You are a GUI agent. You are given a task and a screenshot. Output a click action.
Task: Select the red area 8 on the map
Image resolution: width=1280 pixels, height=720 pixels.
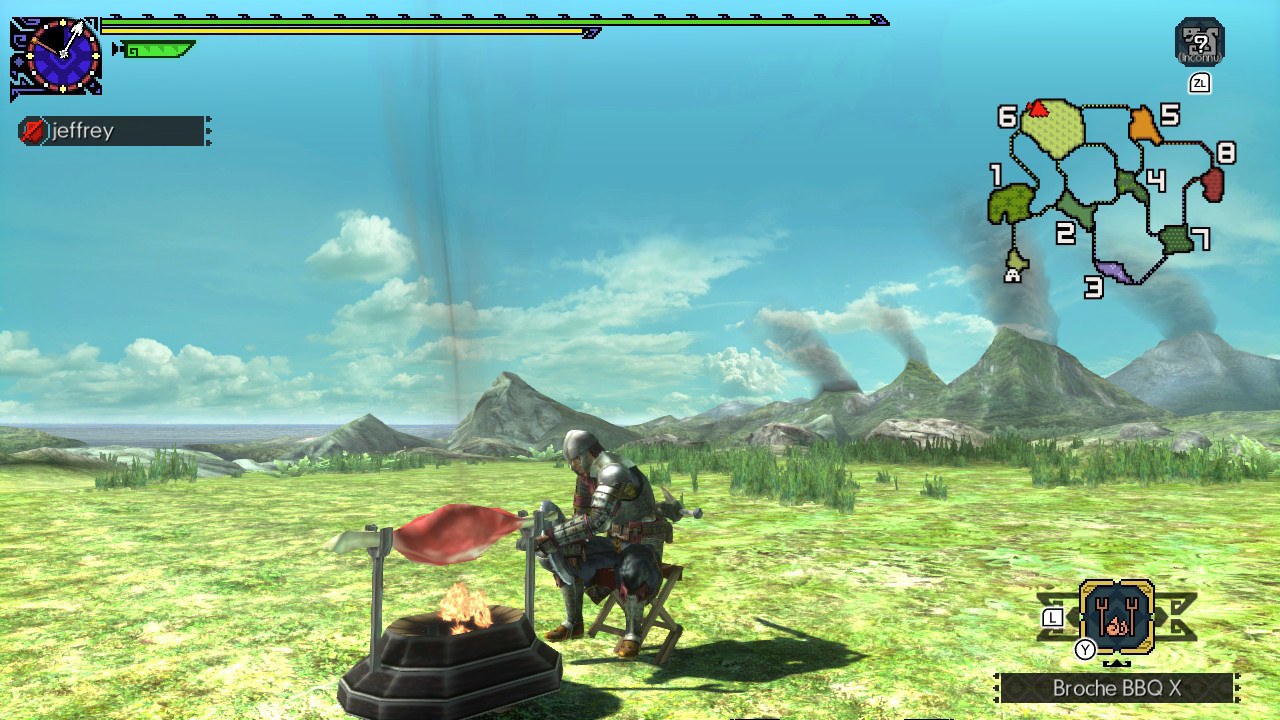point(1212,184)
